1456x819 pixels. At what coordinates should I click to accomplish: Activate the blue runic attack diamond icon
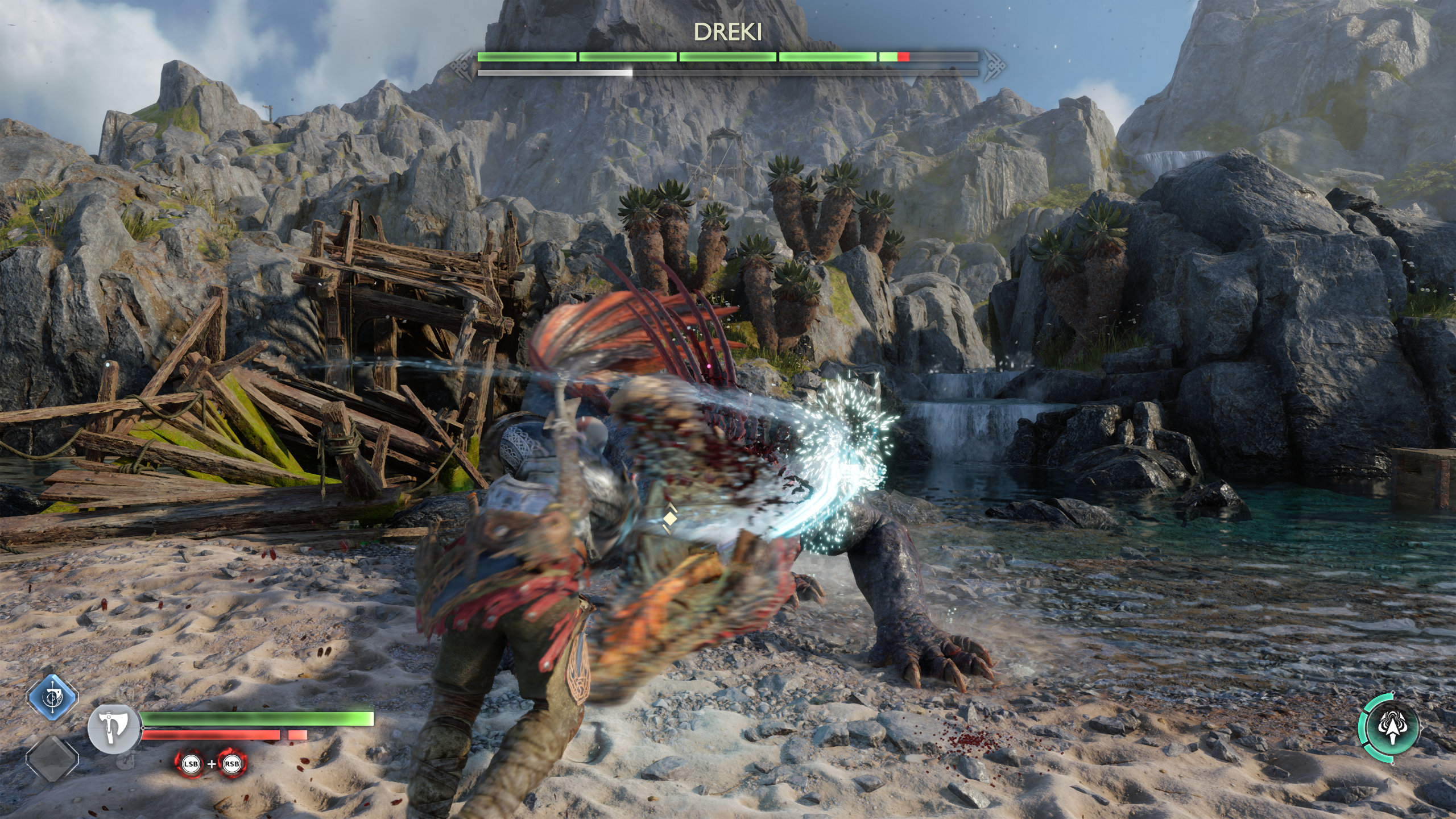[52, 697]
